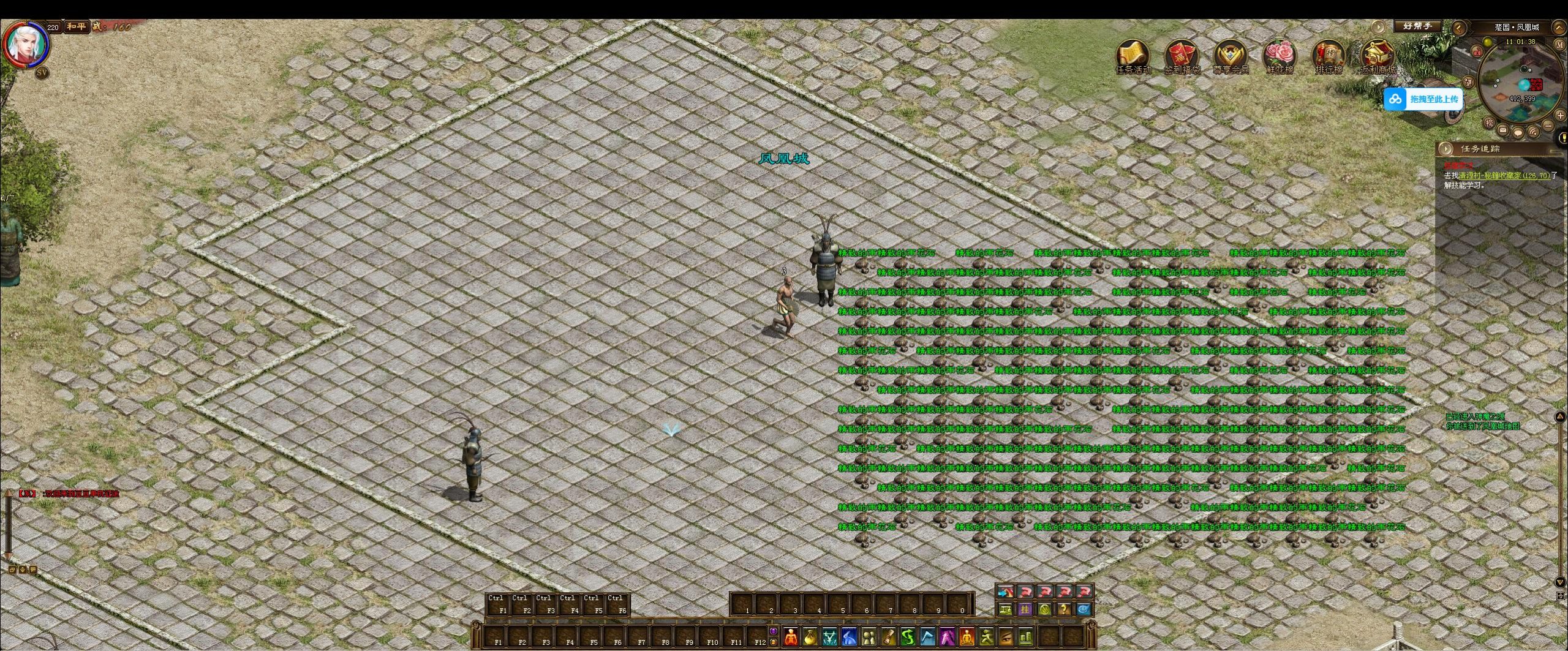Open the mail envelope icon by minimap
Image resolution: width=1568 pixels, height=651 pixels.
[x=1503, y=130]
